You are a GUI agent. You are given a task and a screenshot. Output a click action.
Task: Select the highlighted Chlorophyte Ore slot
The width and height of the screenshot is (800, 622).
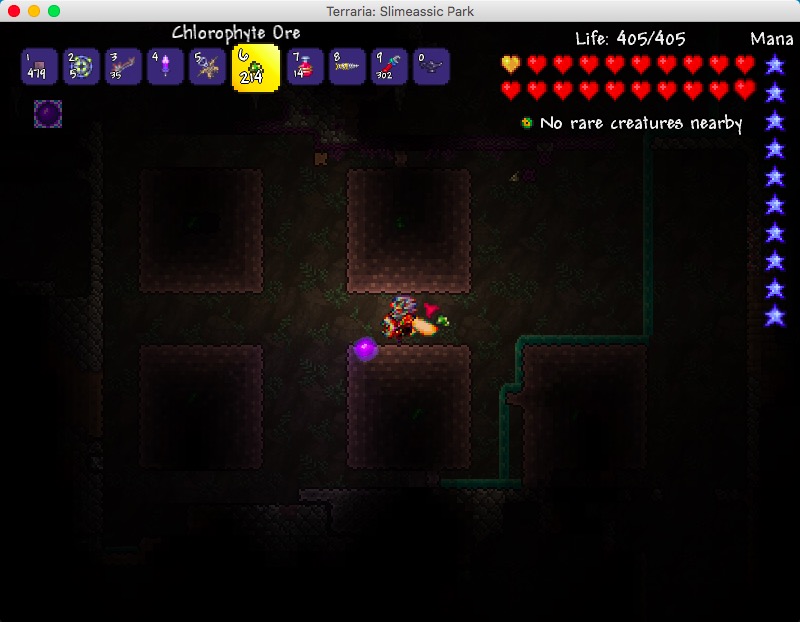pos(255,67)
